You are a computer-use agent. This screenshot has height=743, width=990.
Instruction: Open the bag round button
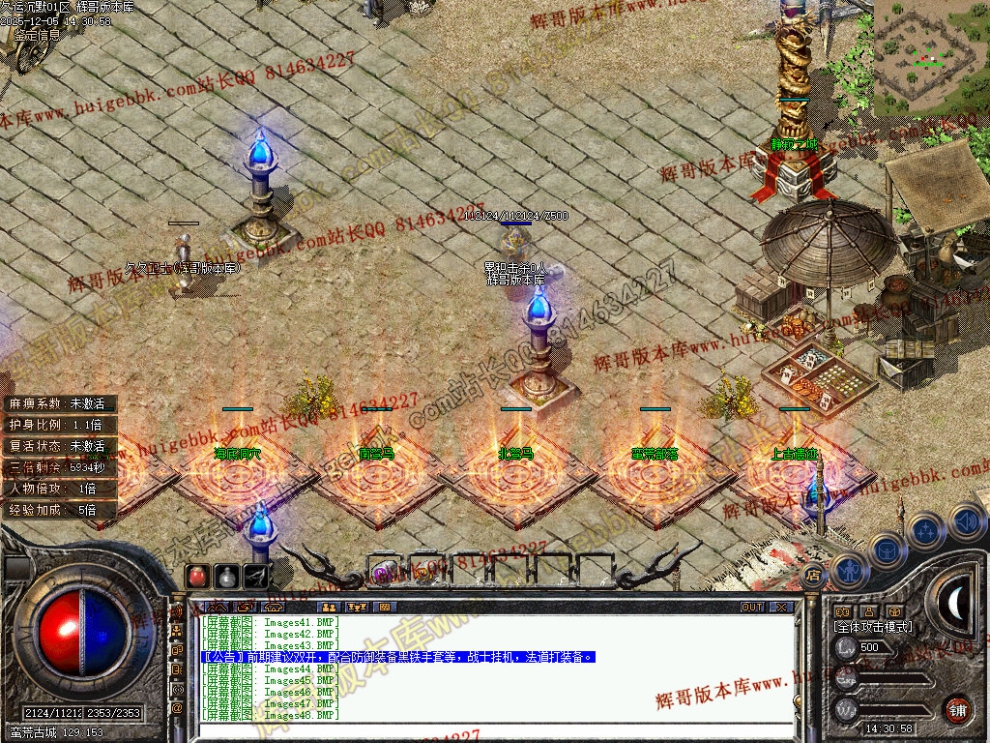[887, 549]
